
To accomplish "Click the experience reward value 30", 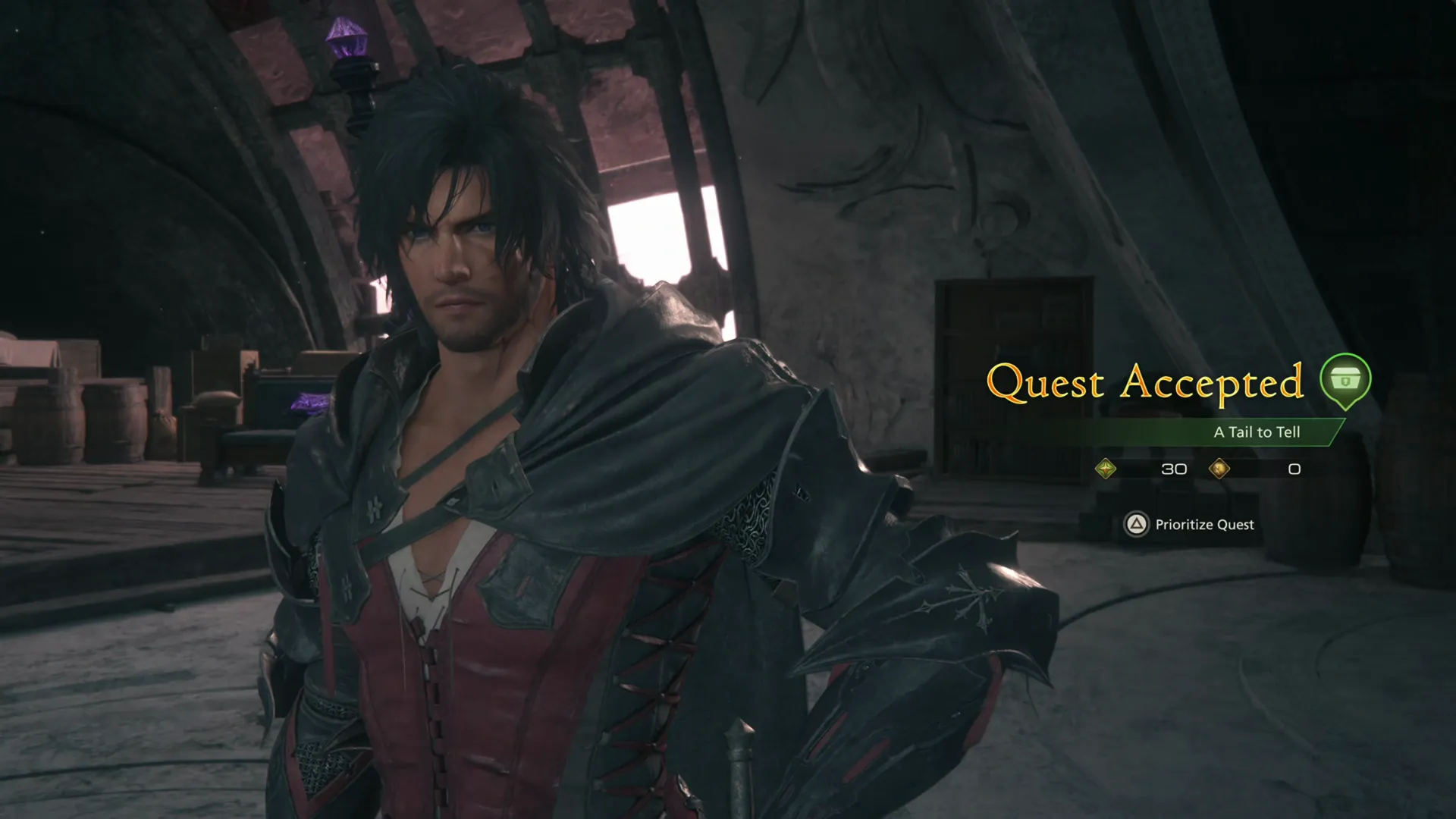I will [x=1174, y=469].
